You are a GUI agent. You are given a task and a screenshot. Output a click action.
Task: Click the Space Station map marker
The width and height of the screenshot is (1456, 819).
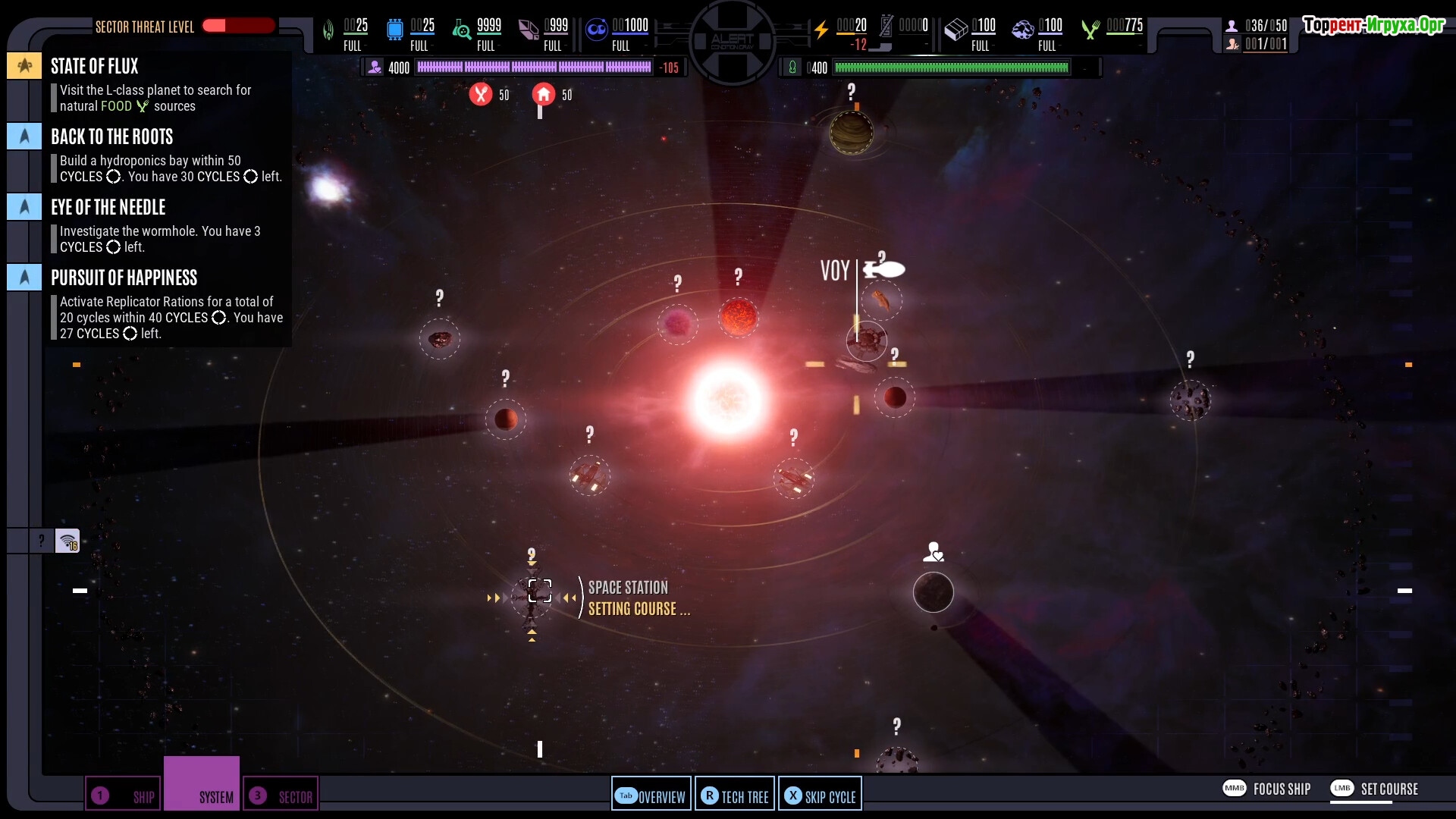[x=539, y=591]
